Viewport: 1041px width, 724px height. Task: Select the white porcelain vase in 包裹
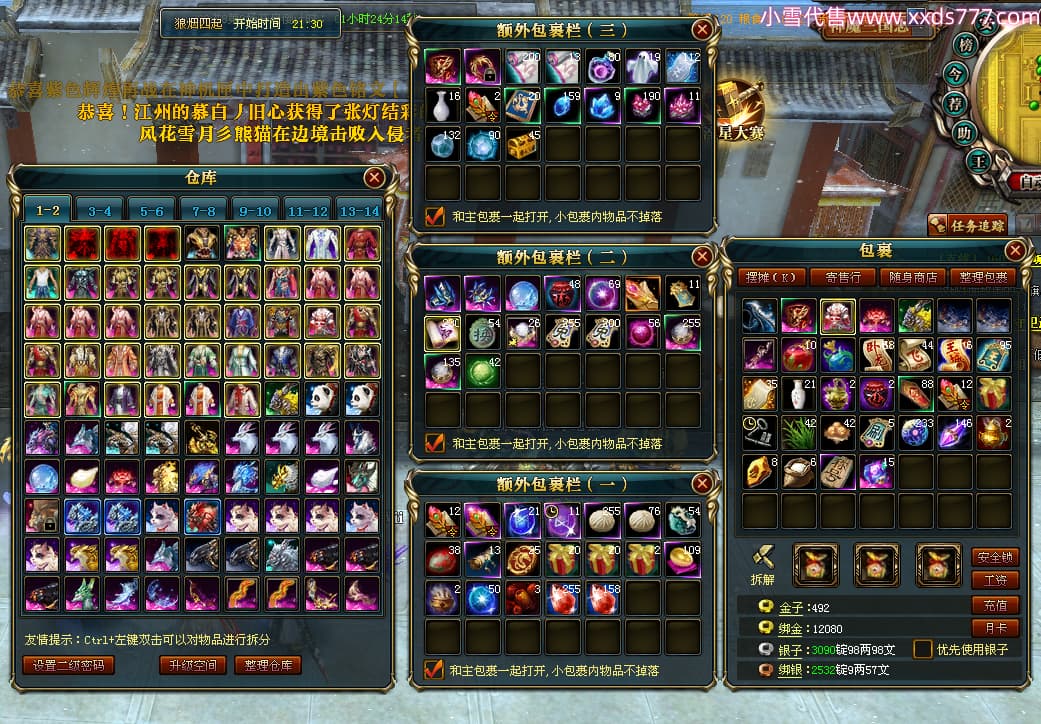tap(799, 393)
